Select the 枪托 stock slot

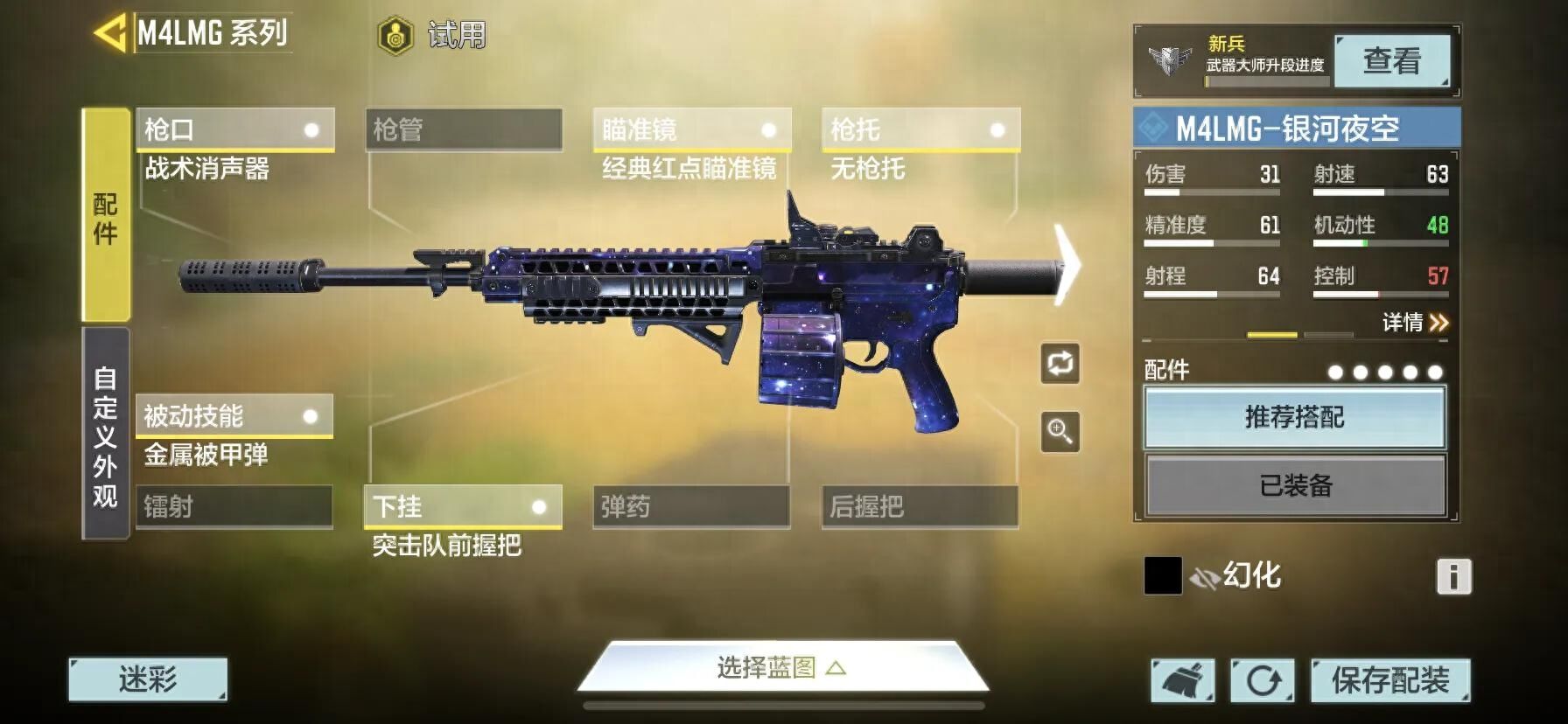point(920,130)
